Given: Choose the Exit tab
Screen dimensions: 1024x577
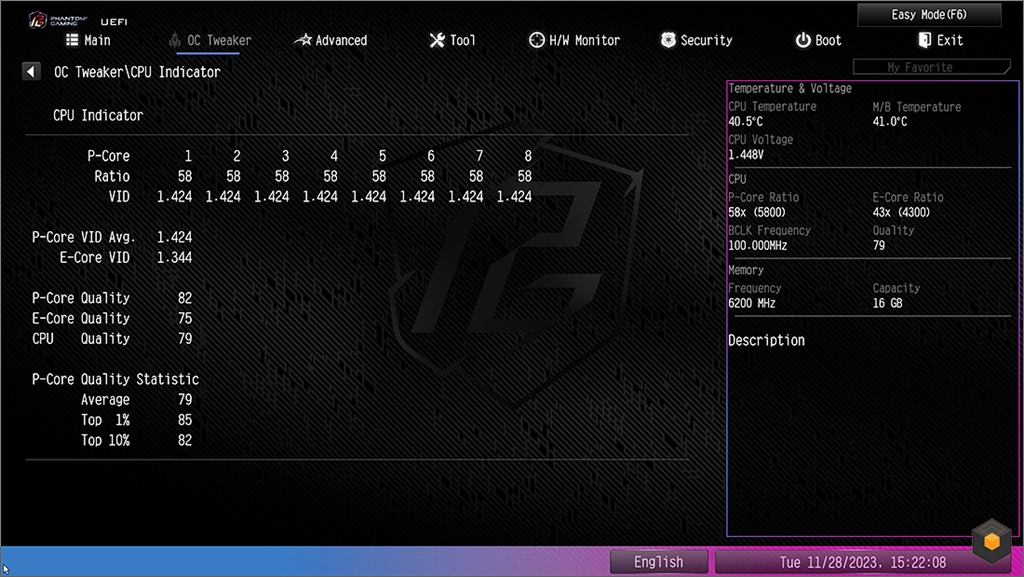Looking at the screenshot, I should pos(940,40).
